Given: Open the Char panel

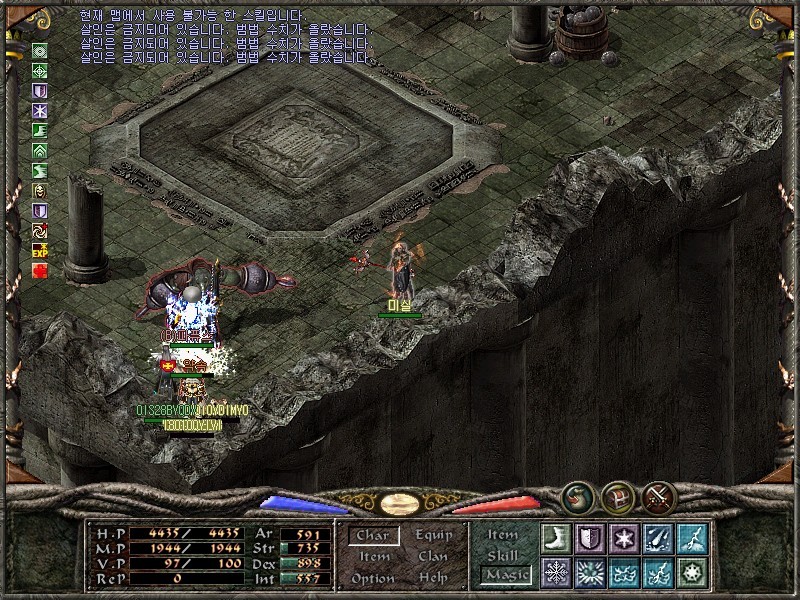Looking at the screenshot, I should (x=373, y=535).
